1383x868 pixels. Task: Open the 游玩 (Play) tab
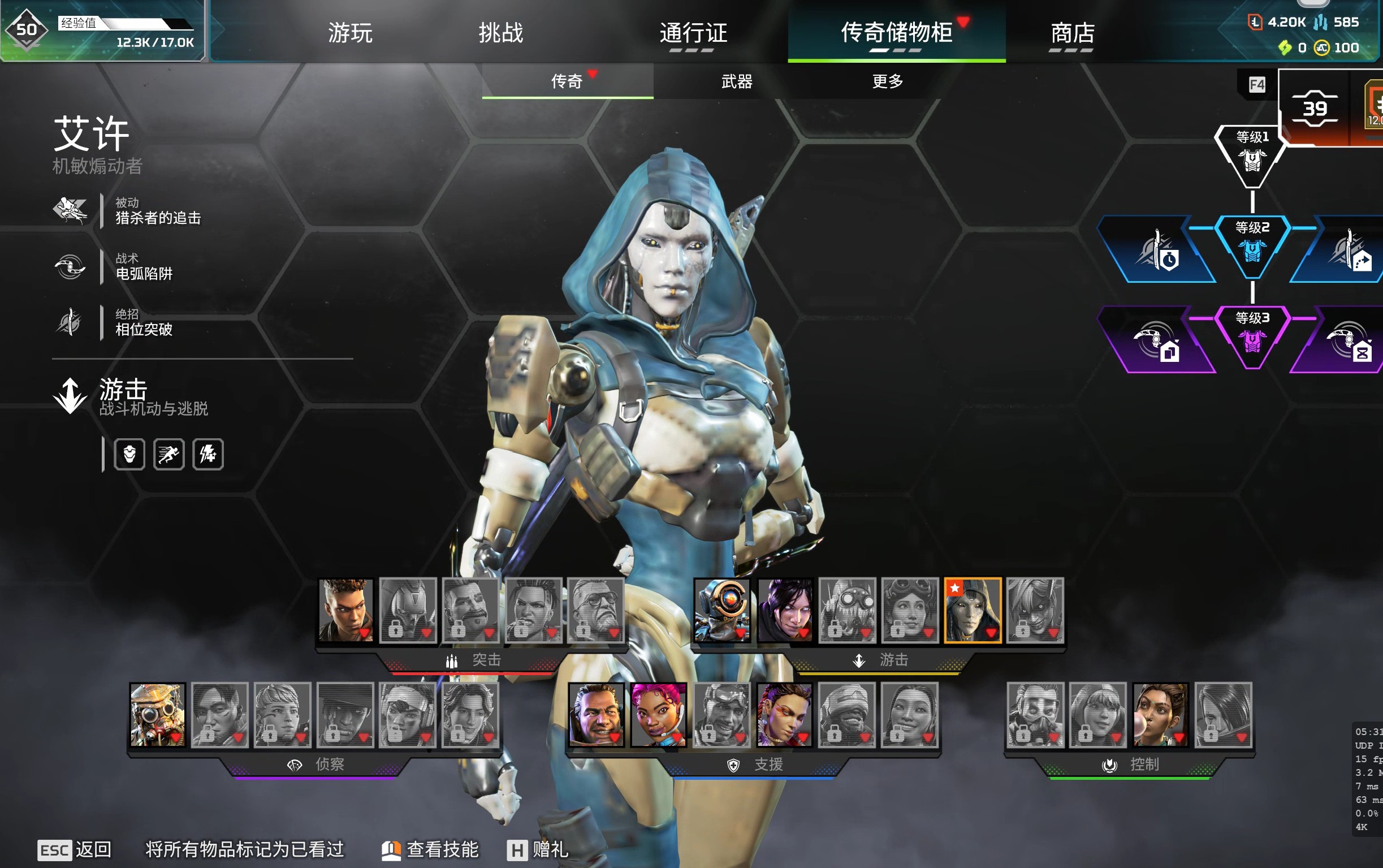[x=350, y=33]
